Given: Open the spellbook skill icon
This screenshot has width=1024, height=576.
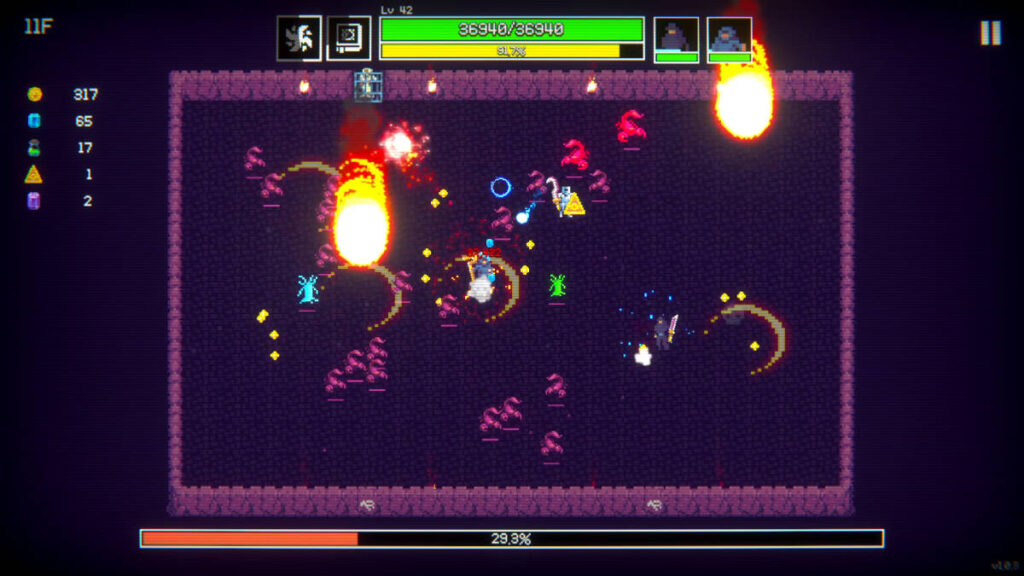Looking at the screenshot, I should point(349,38).
